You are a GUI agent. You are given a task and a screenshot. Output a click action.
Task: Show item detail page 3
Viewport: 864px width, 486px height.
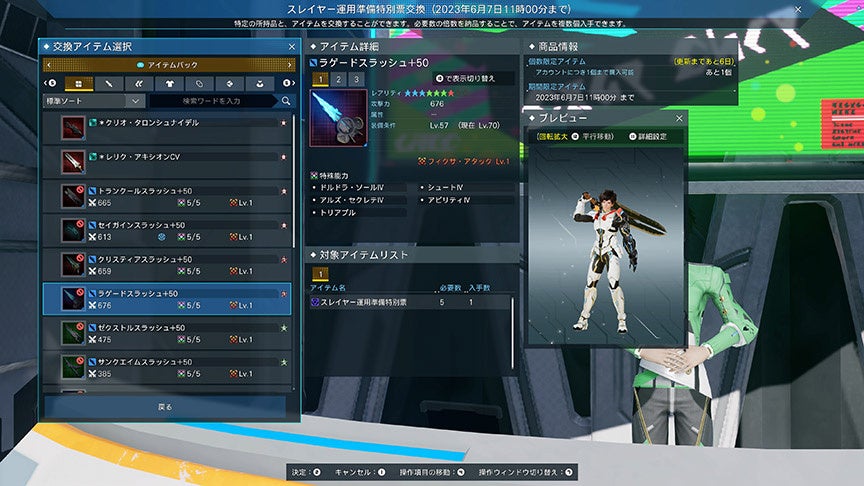[x=355, y=78]
